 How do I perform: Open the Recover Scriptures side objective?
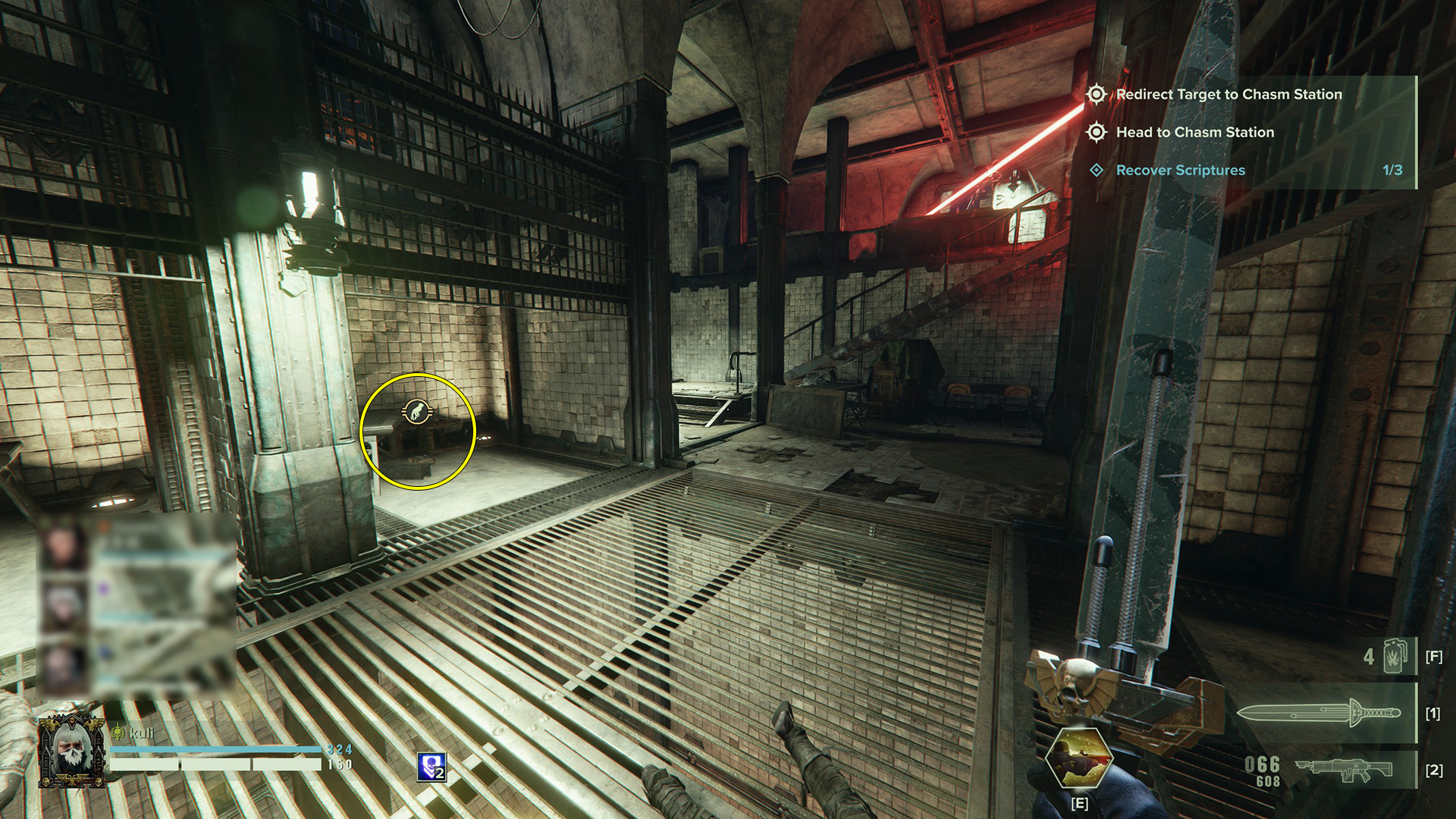pos(1180,171)
